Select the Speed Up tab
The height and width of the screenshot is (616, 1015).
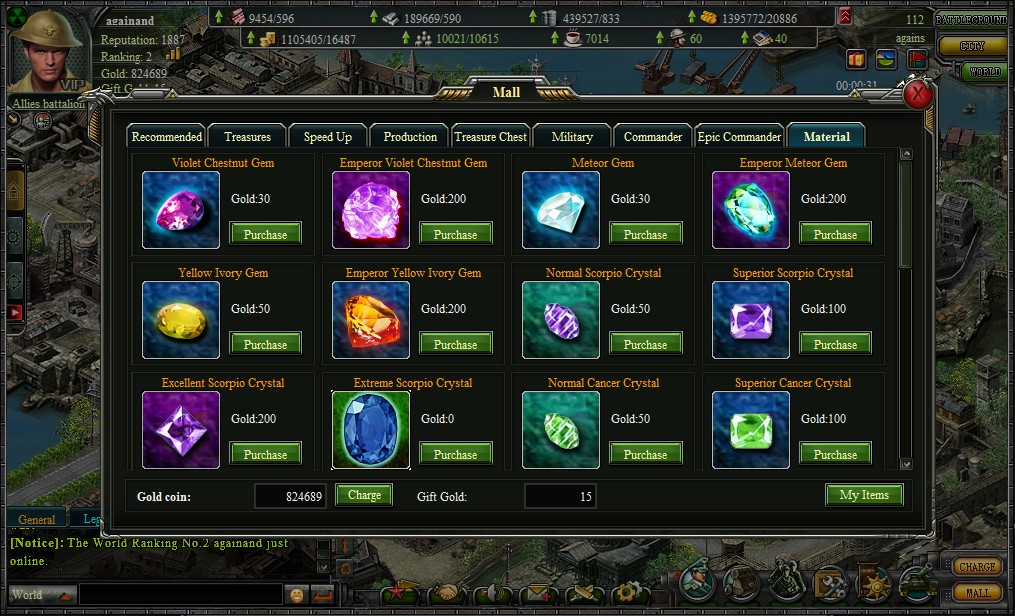tap(328, 137)
